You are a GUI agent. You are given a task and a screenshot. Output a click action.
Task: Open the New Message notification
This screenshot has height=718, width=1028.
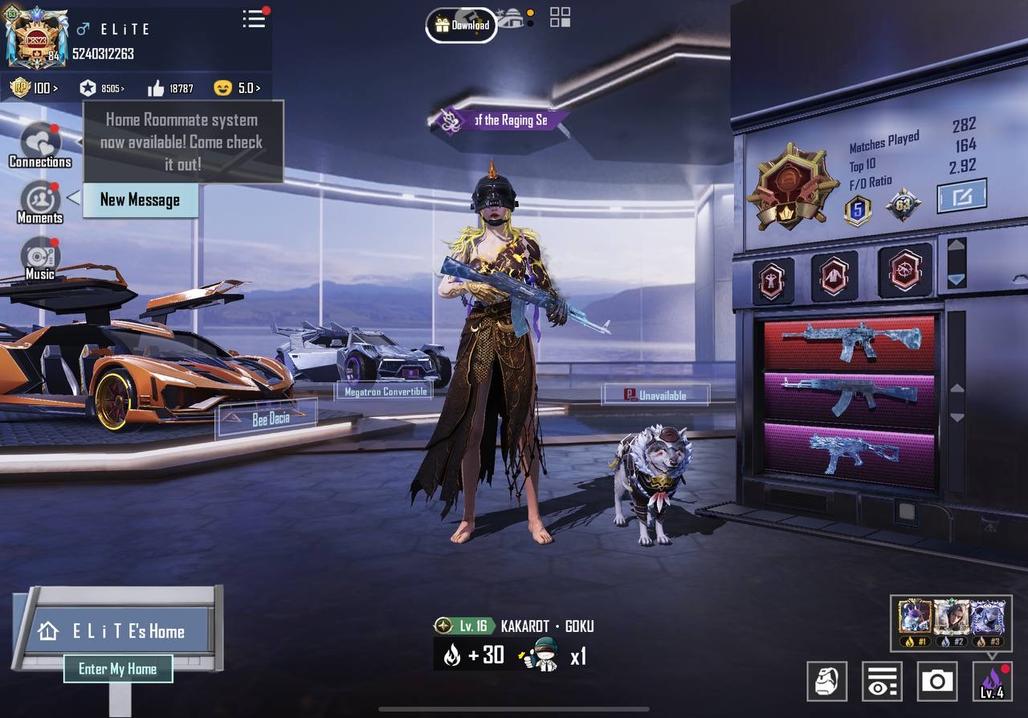point(140,200)
